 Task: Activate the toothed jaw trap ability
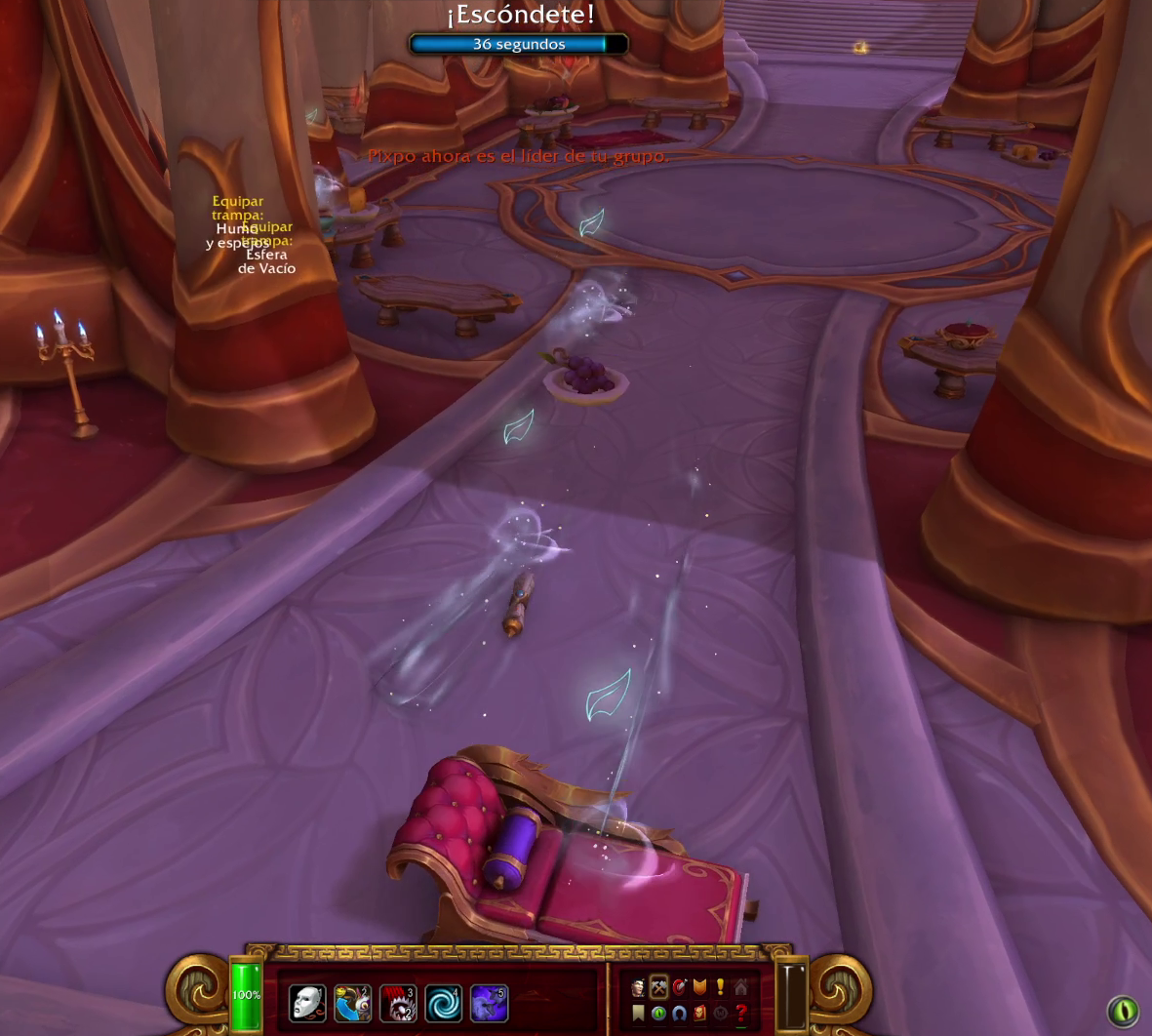point(398,1003)
